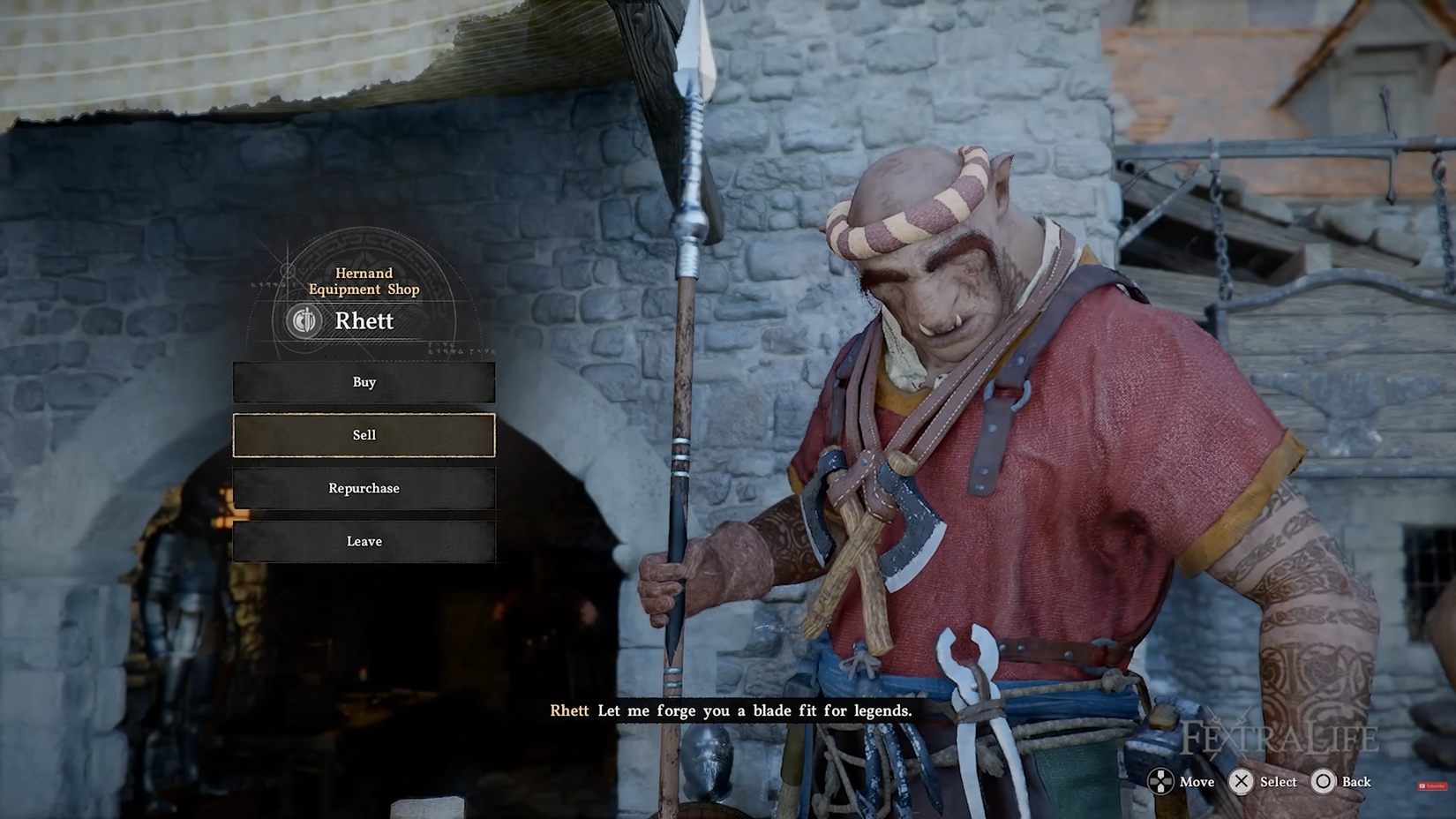The height and width of the screenshot is (819, 1456).
Task: Open the Repurchase menu entry
Action: [363, 488]
